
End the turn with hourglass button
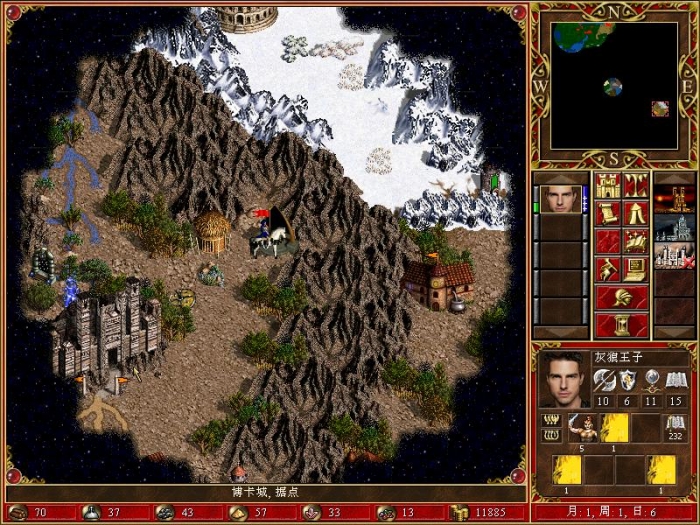tap(622, 325)
